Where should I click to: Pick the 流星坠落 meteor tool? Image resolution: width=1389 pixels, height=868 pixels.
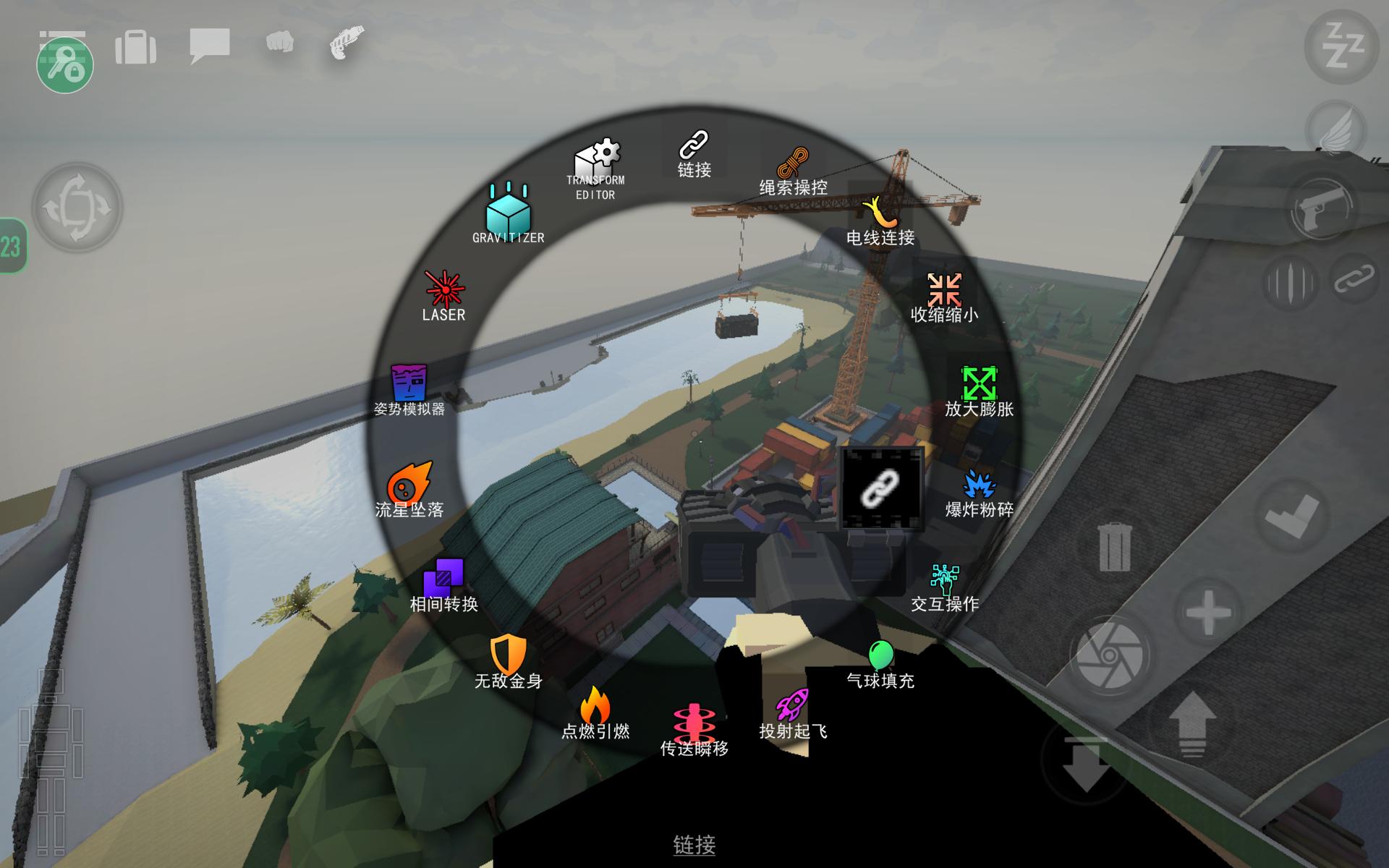(x=409, y=490)
